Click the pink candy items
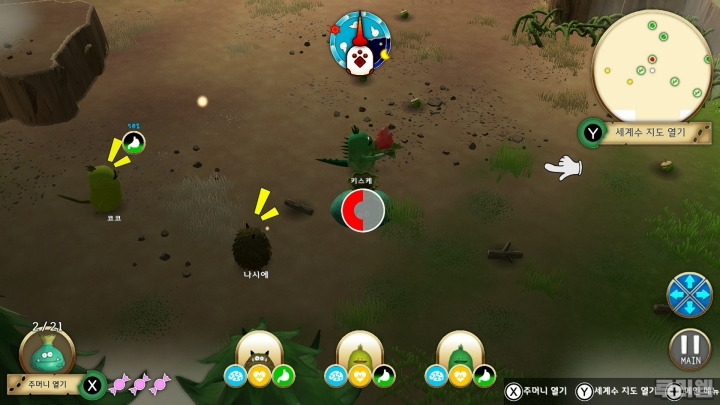Viewport: 720px width, 405px height. pos(139,384)
